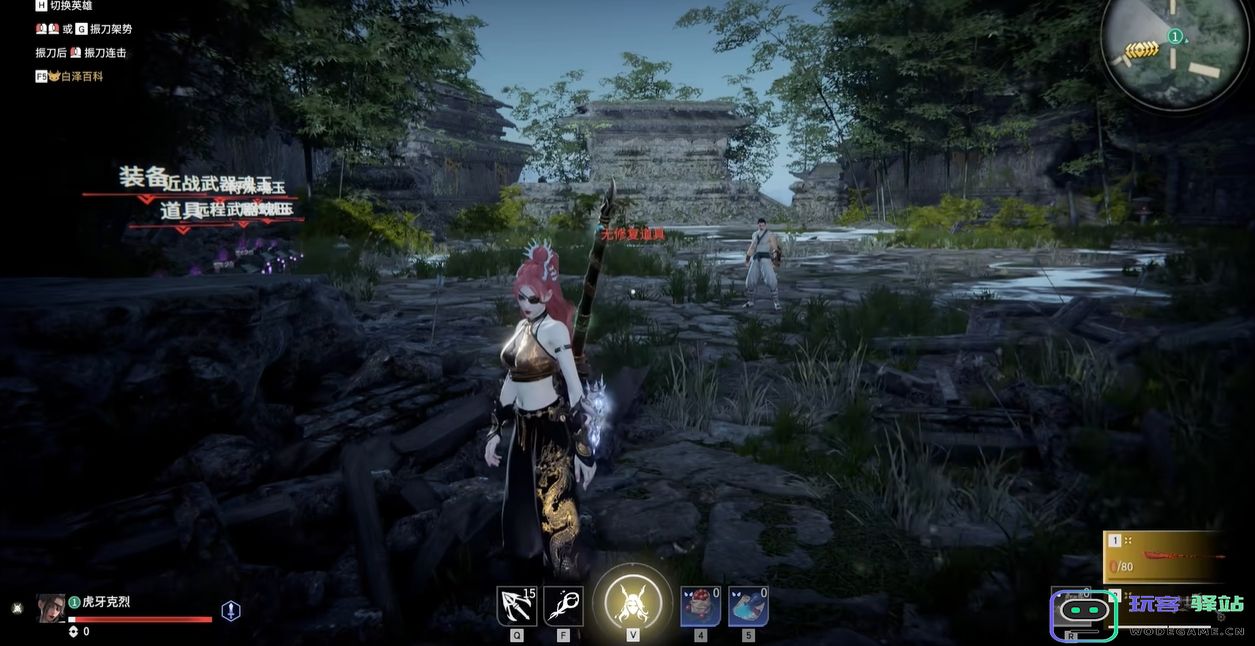1255x646 pixels.
Task: Click the hero portrait beside 虎牙克烈
Action: [x=50, y=608]
